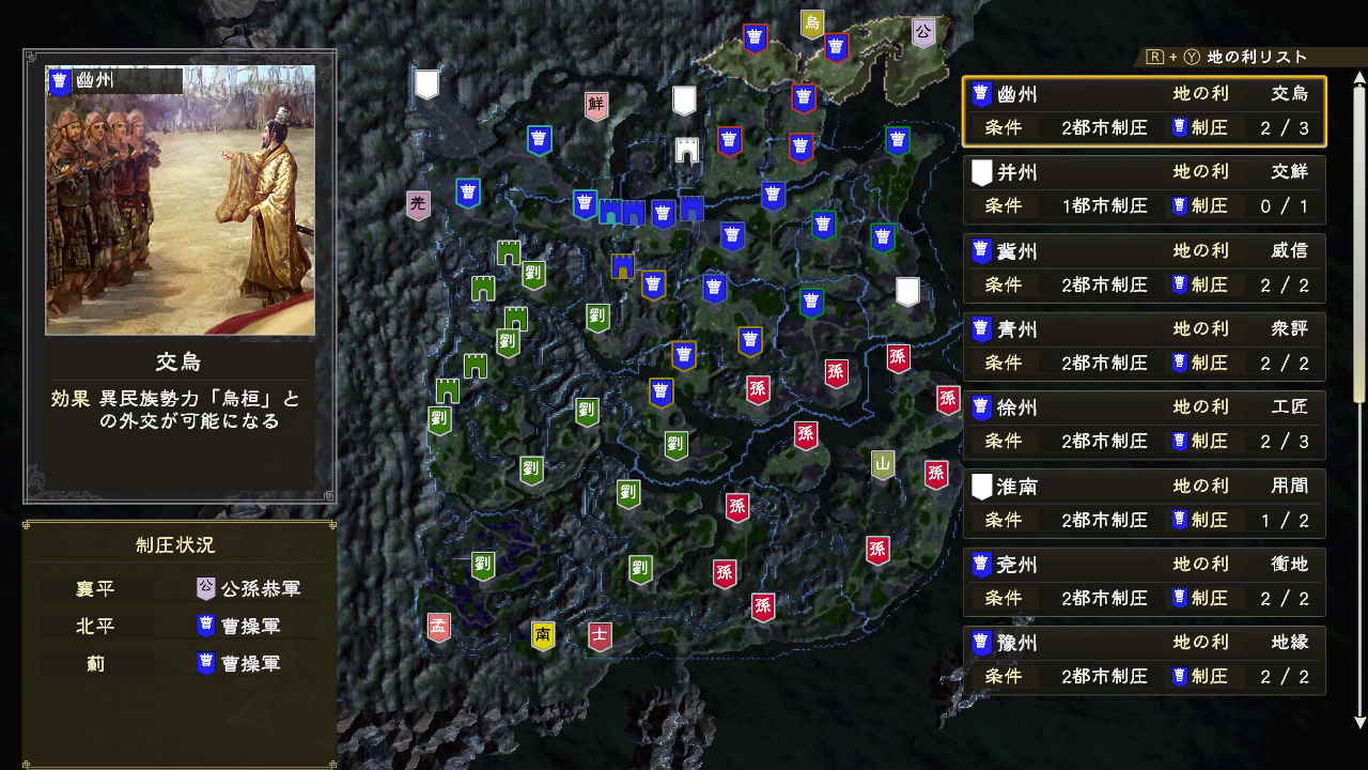Select a red 孫 banner near the eastern coast
The height and width of the screenshot is (770, 1368).
[x=899, y=356]
